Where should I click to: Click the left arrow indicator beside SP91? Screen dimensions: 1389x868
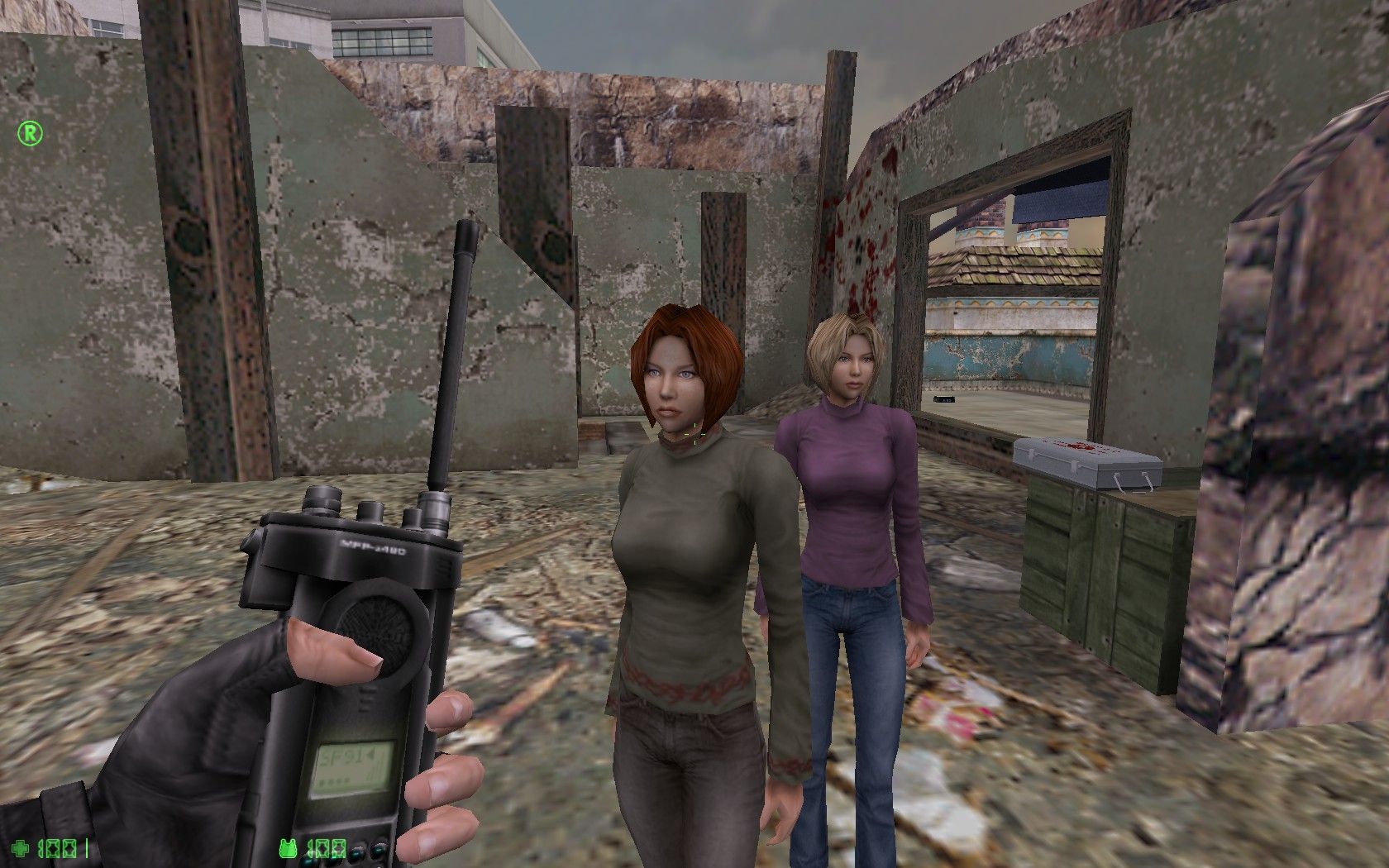tap(370, 754)
